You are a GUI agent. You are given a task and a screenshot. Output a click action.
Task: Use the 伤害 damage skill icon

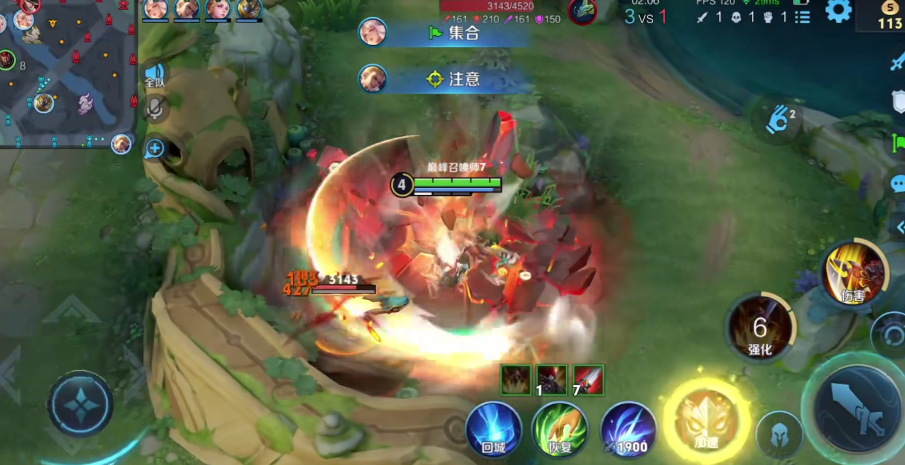coord(855,272)
